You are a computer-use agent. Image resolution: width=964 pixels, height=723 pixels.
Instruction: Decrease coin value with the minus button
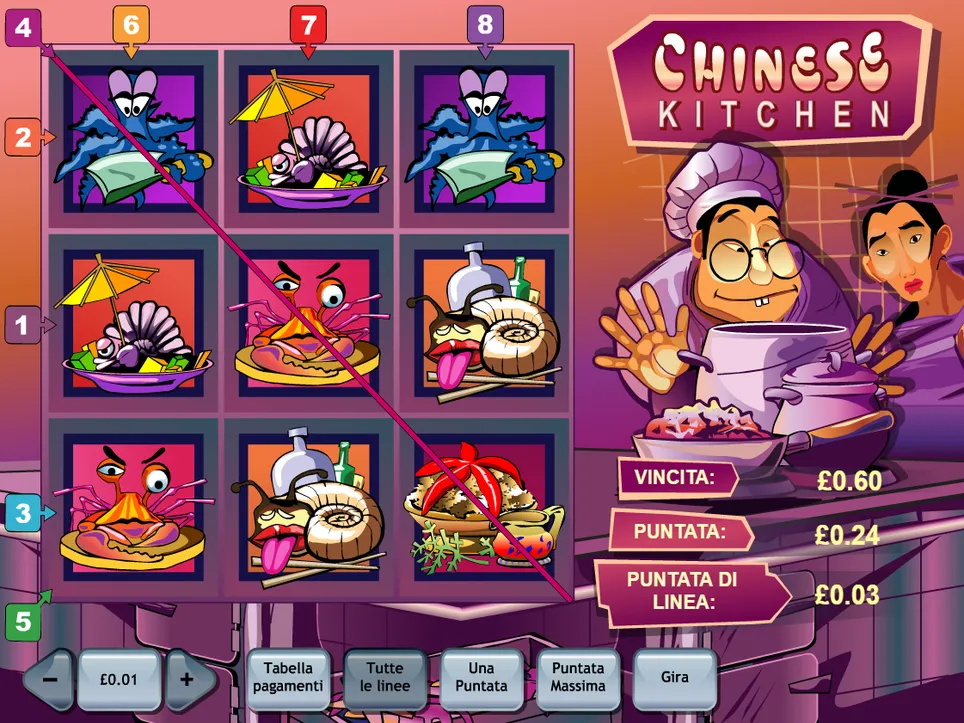50,679
